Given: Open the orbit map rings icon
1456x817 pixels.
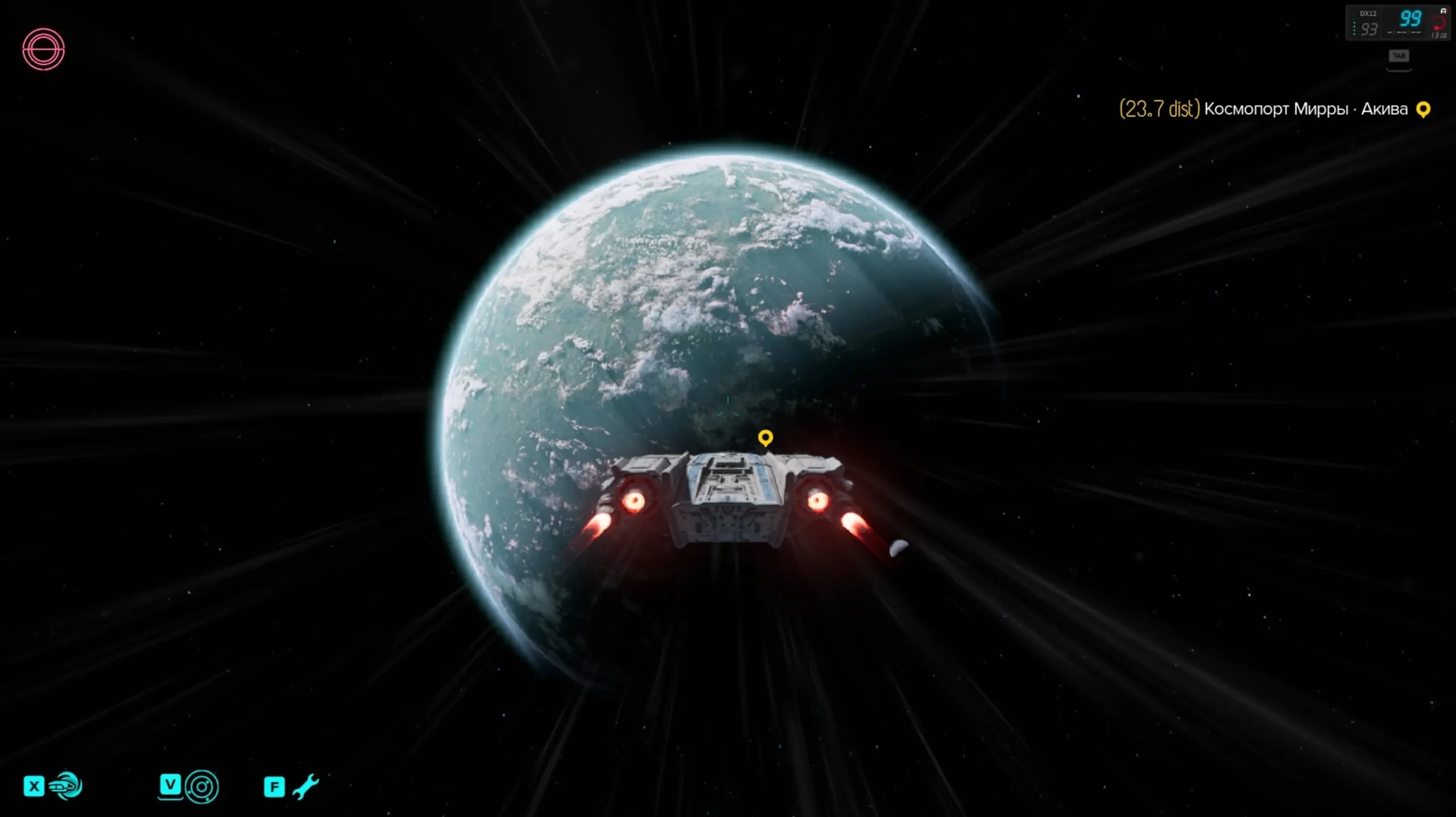Looking at the screenshot, I should click(201, 787).
